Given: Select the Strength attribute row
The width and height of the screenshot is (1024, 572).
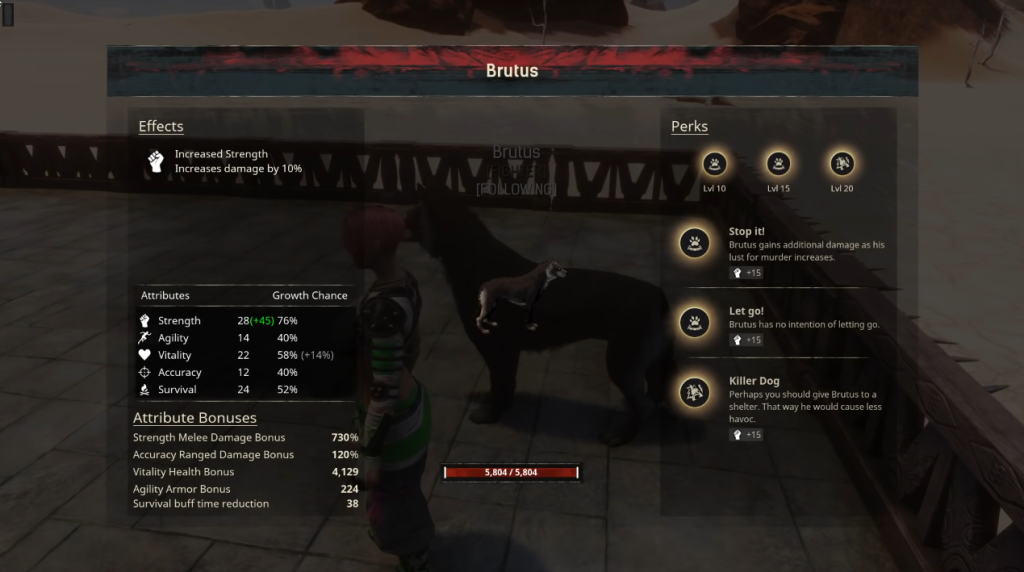Looking at the screenshot, I should click(244, 321).
